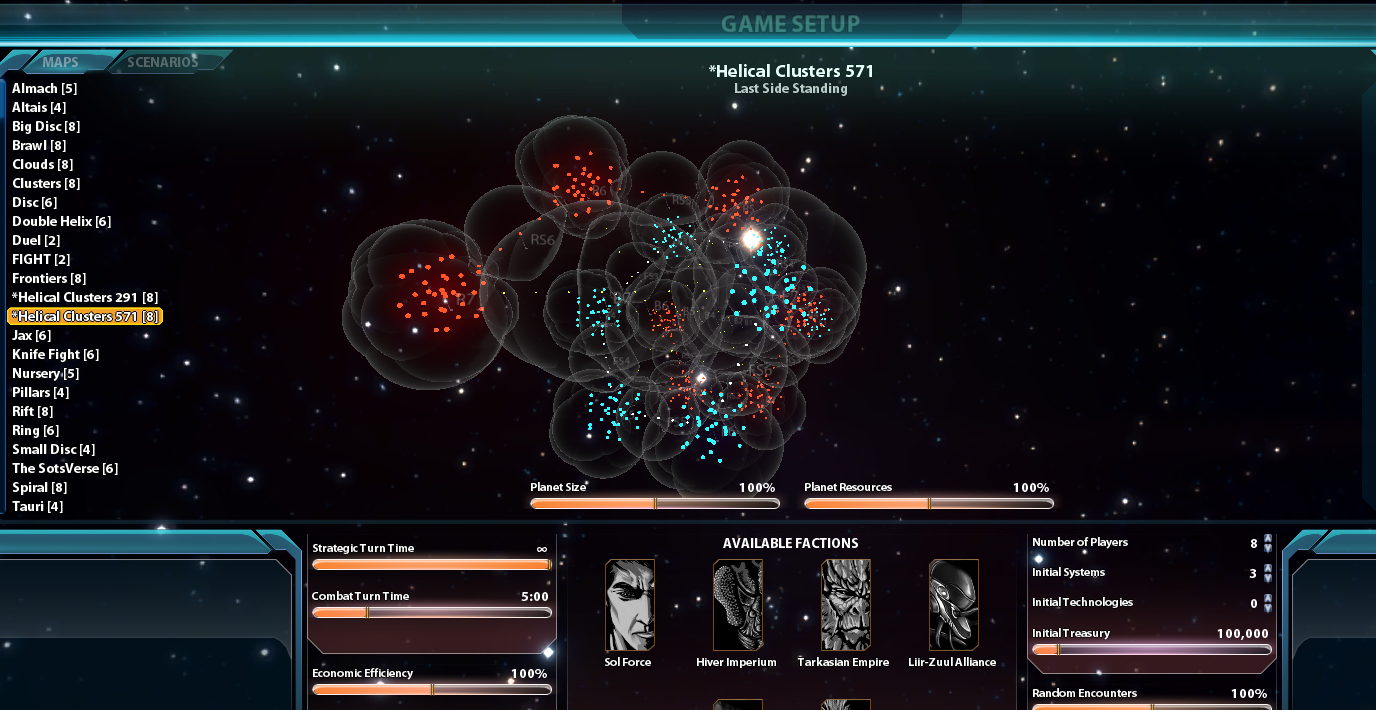Choose the Spiral [8] map
This screenshot has width=1376, height=710.
[x=39, y=487]
